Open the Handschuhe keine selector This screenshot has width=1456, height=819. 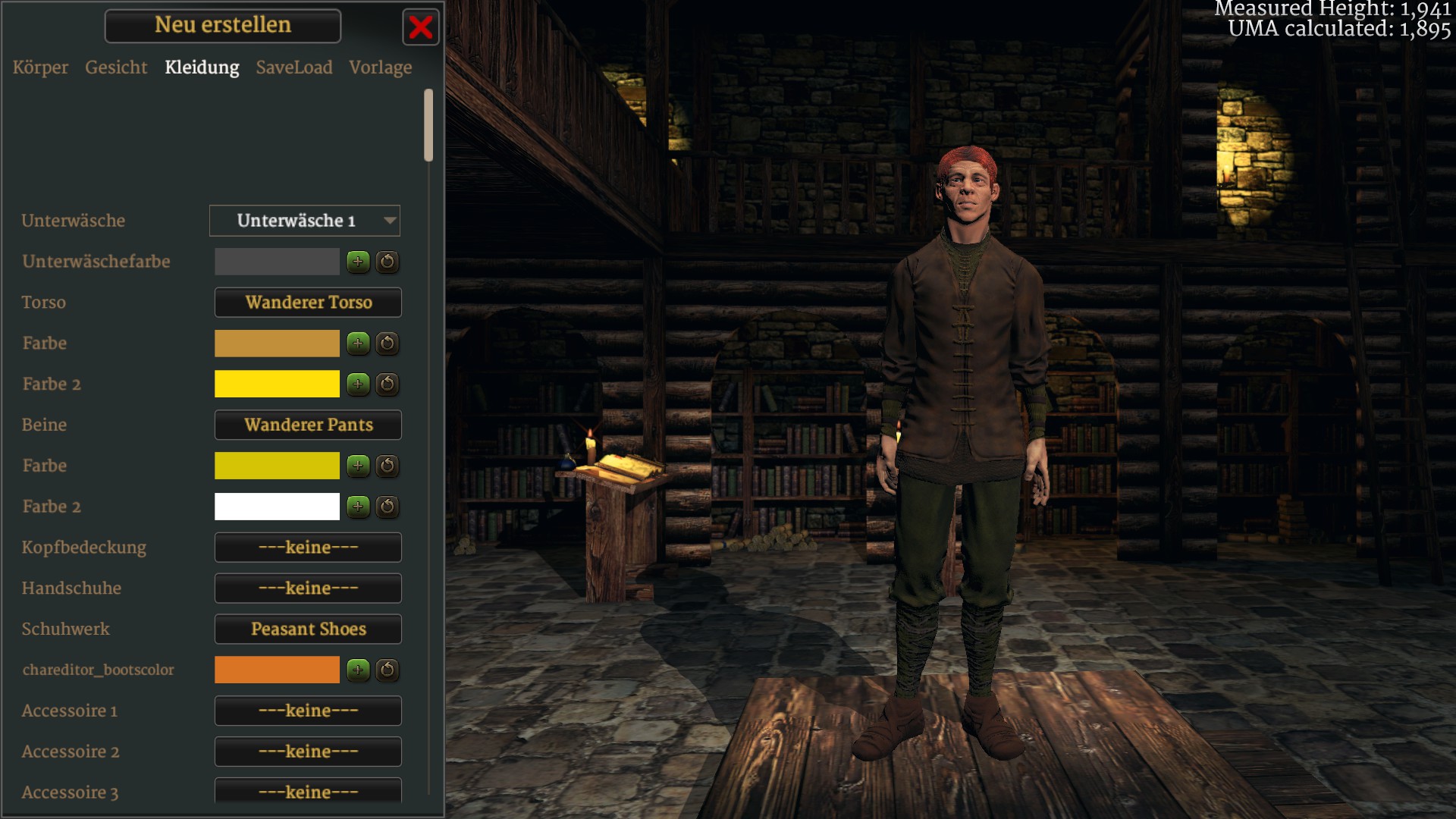308,588
